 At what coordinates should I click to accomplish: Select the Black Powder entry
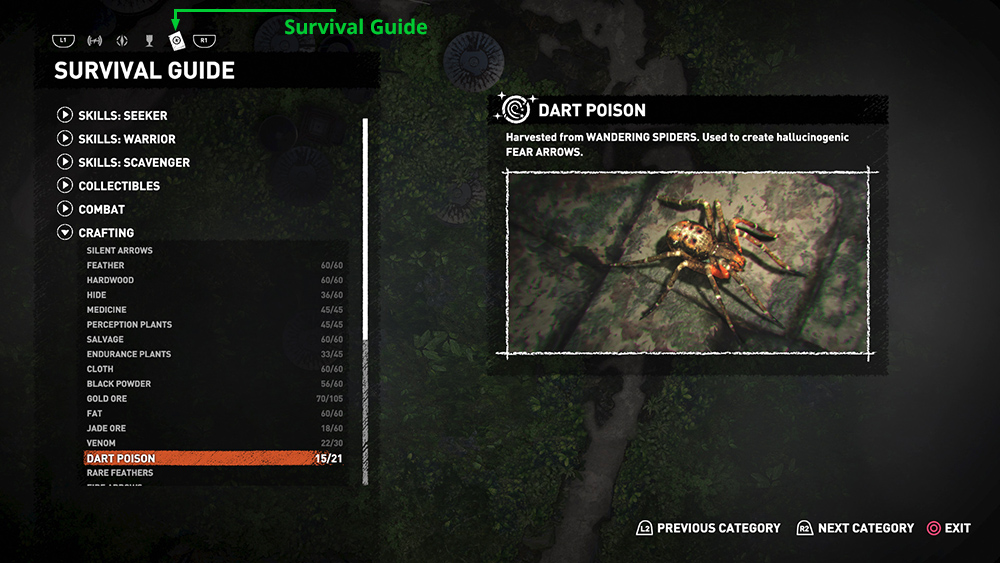[x=119, y=384]
